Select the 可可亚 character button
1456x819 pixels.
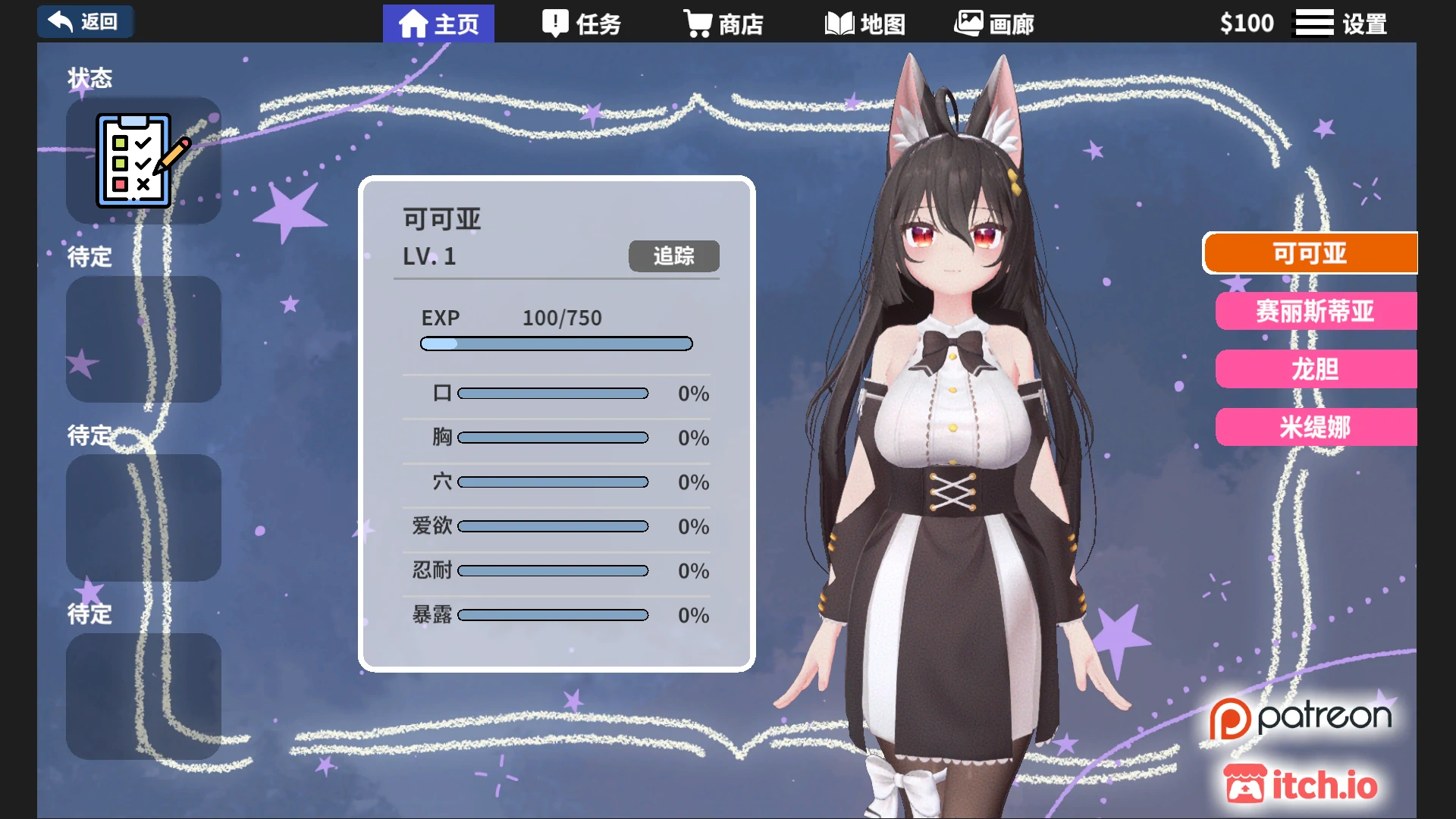[x=1310, y=253]
